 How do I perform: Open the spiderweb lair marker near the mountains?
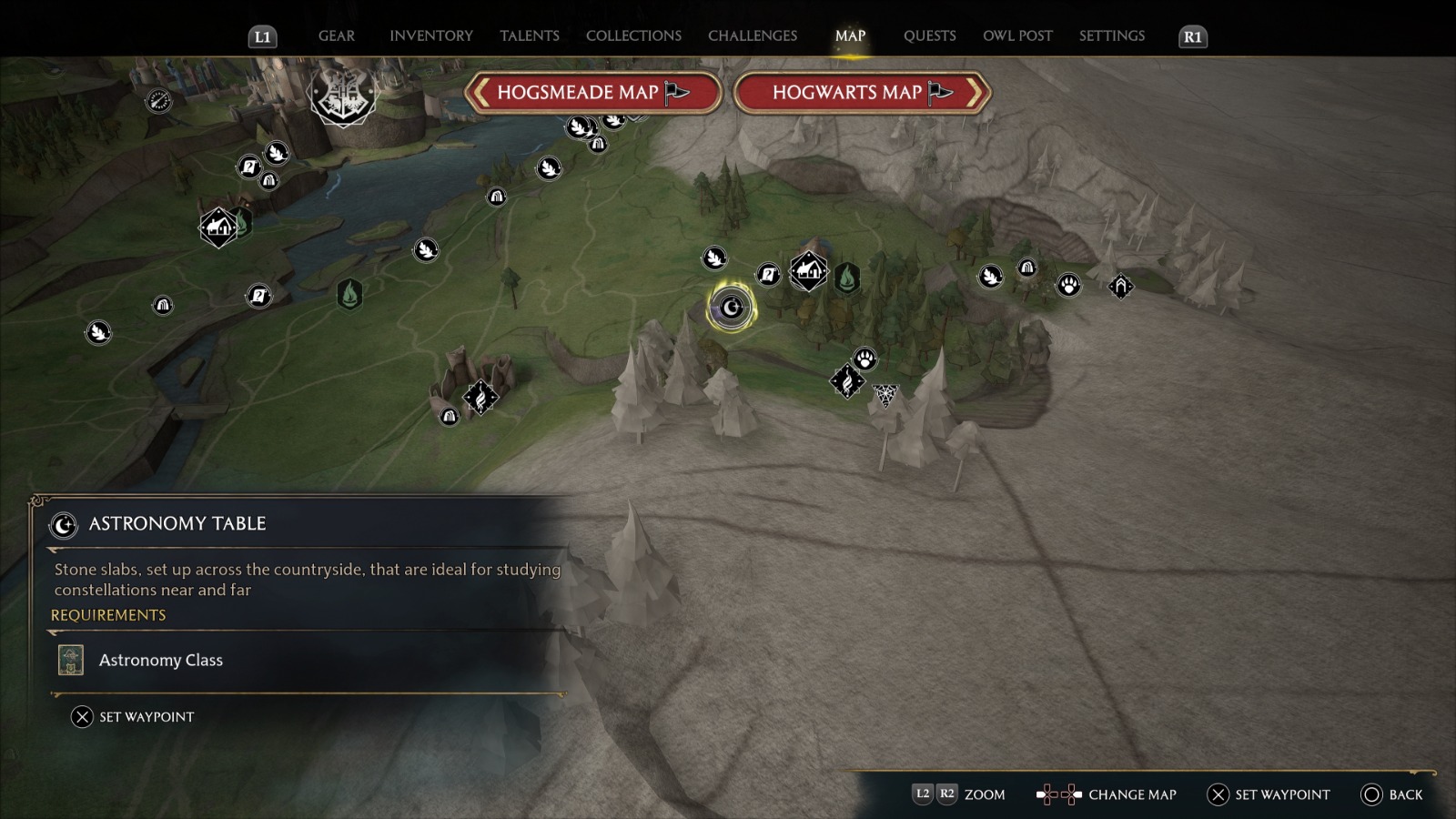coord(885,395)
